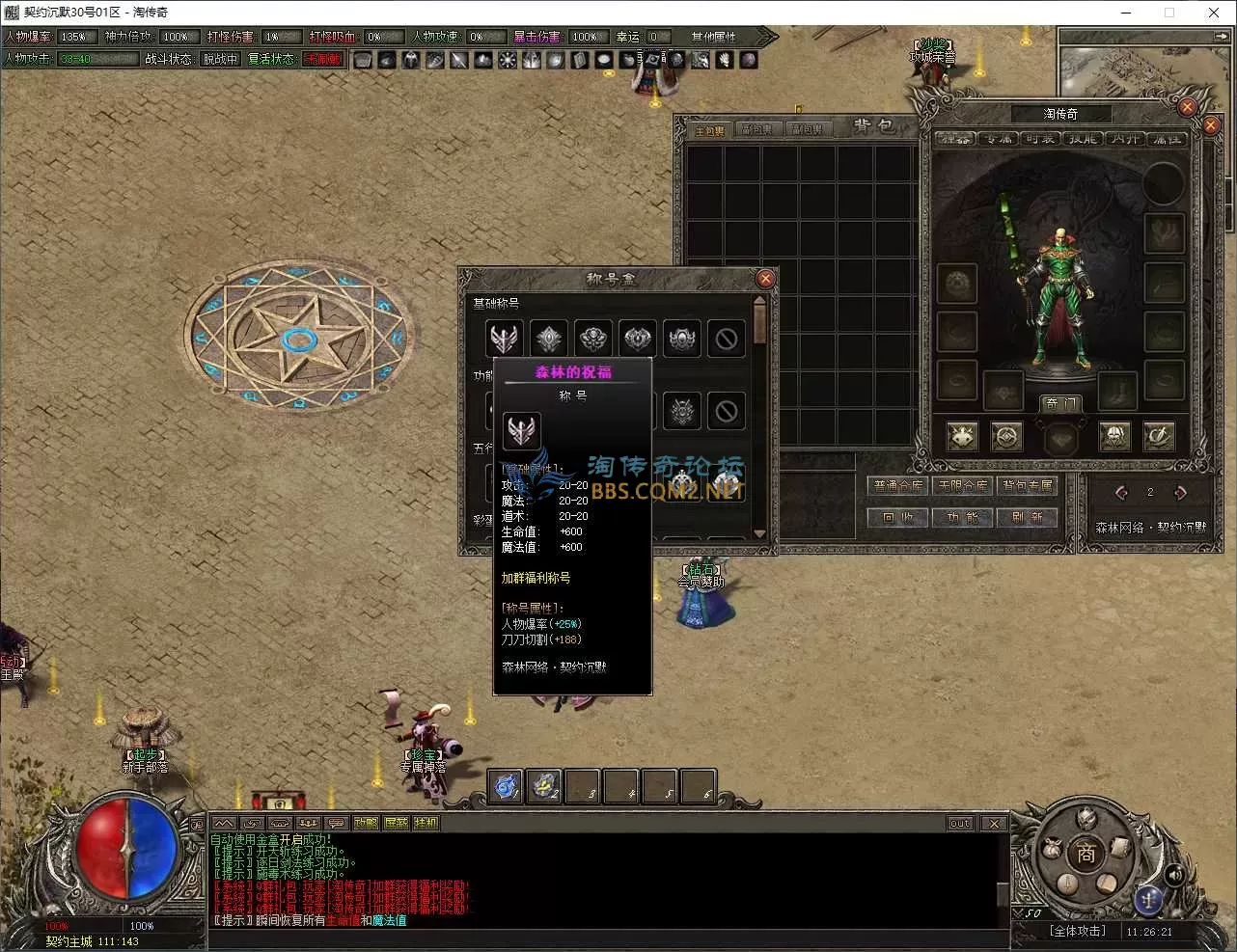
Task: Open the 商 shop button
Action: (1086, 855)
